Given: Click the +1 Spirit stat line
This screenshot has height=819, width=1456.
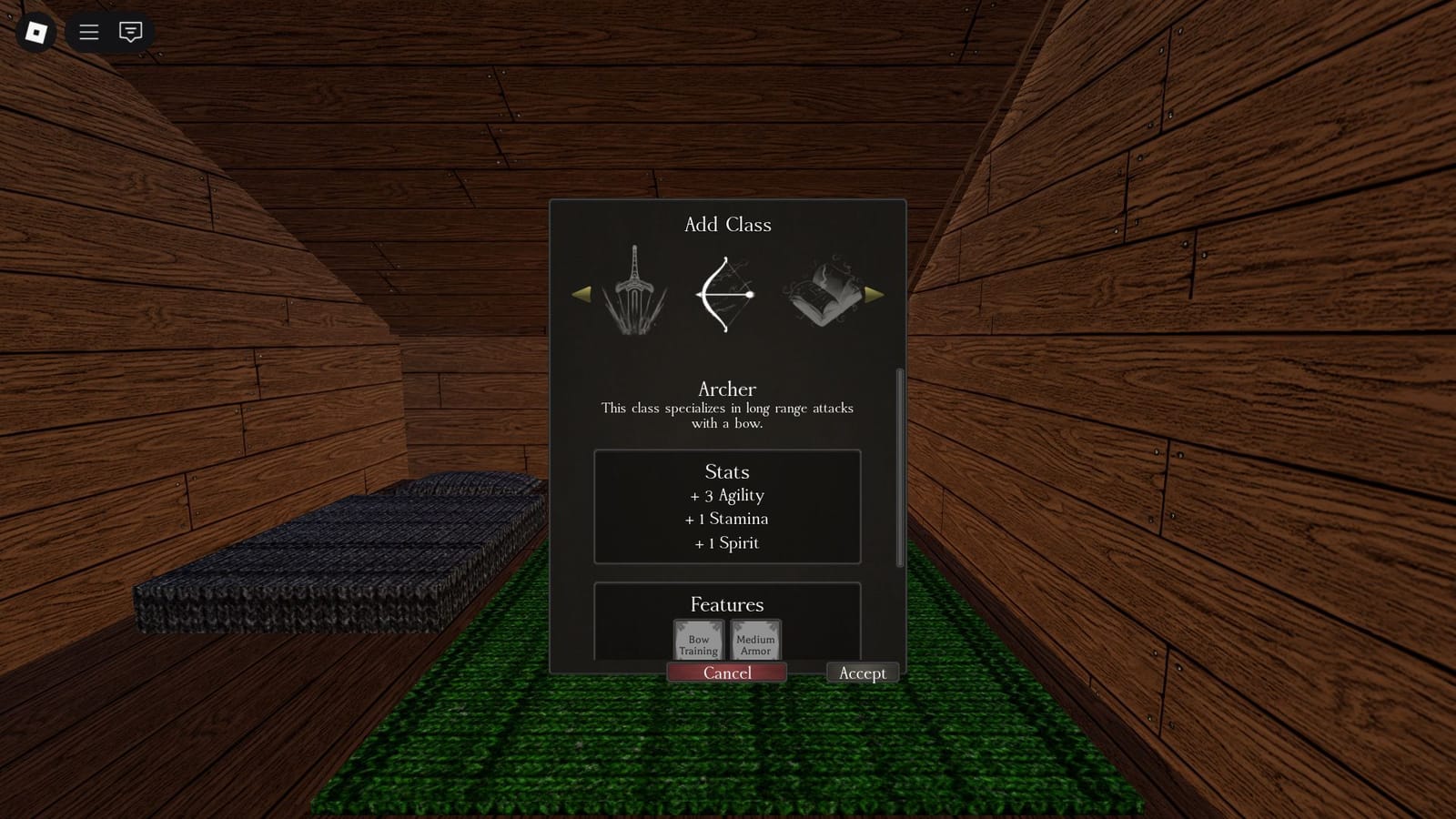Looking at the screenshot, I should click(x=725, y=542).
